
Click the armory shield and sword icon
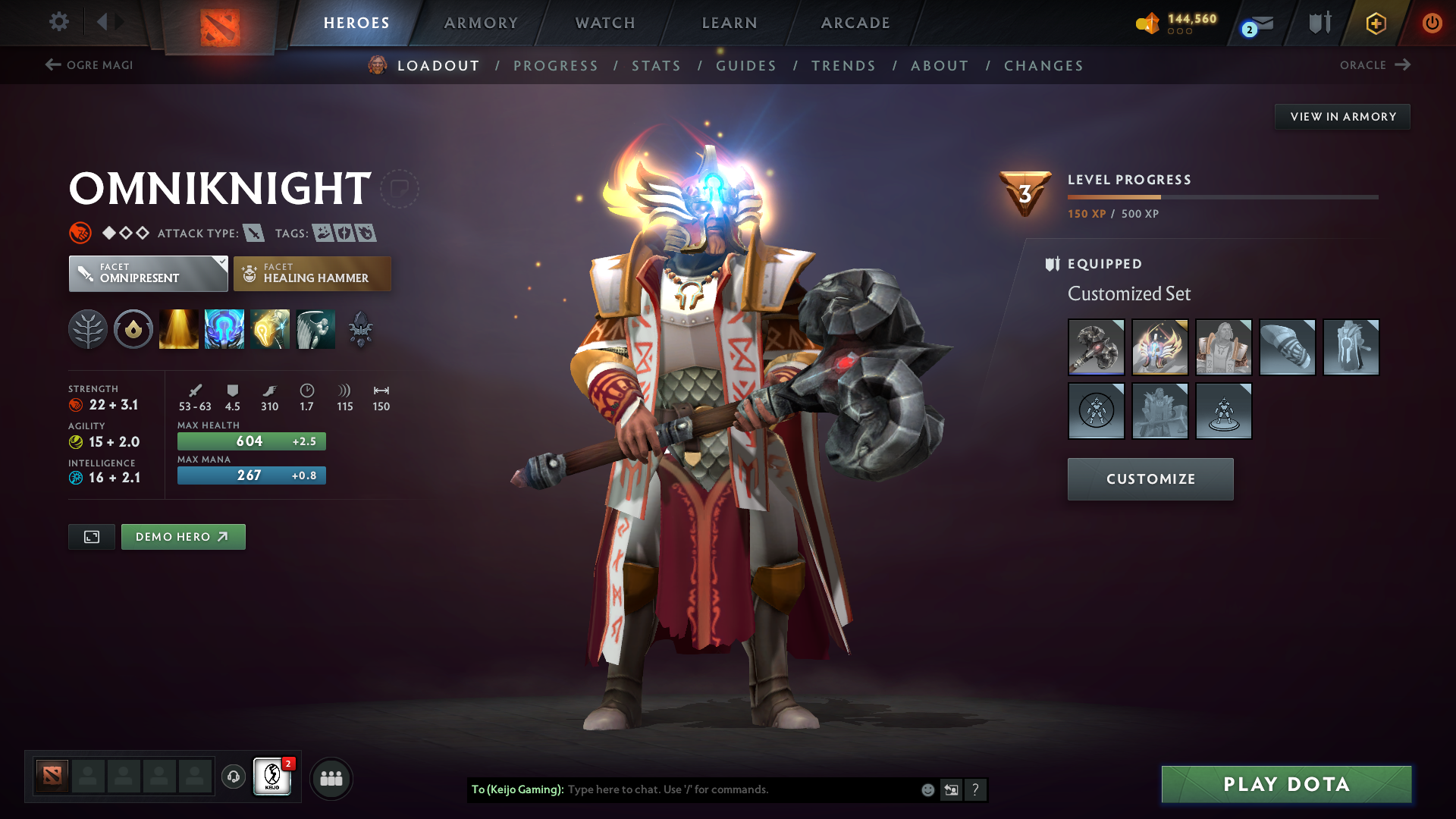1318,23
